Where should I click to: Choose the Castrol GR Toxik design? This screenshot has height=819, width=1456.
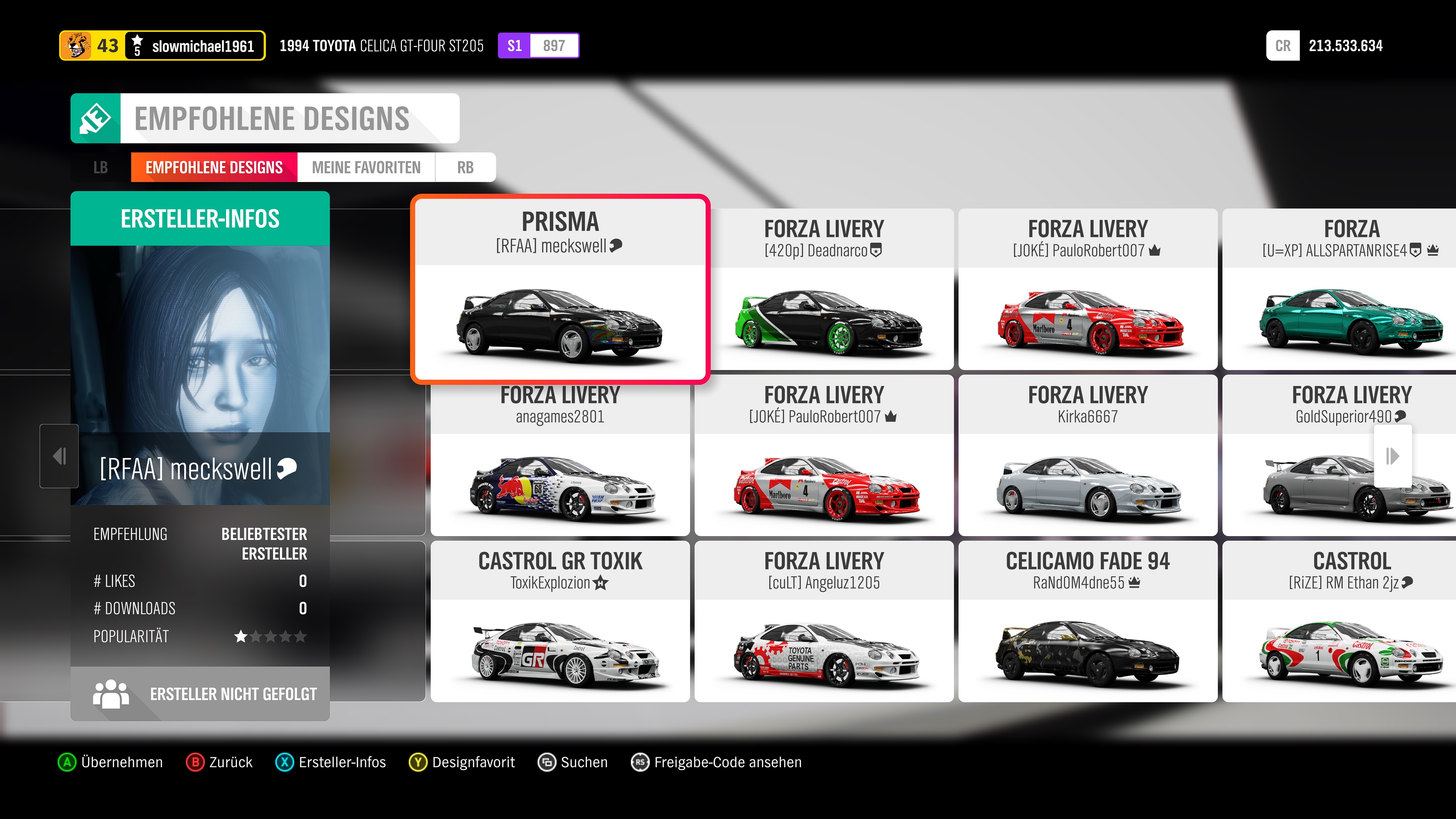pyautogui.click(x=560, y=621)
